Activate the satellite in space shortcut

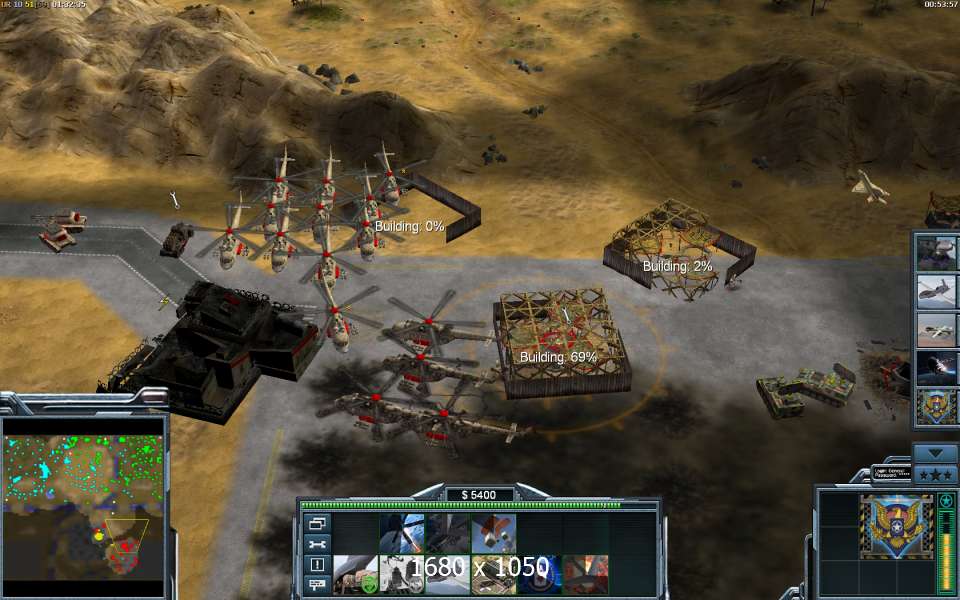click(x=937, y=368)
